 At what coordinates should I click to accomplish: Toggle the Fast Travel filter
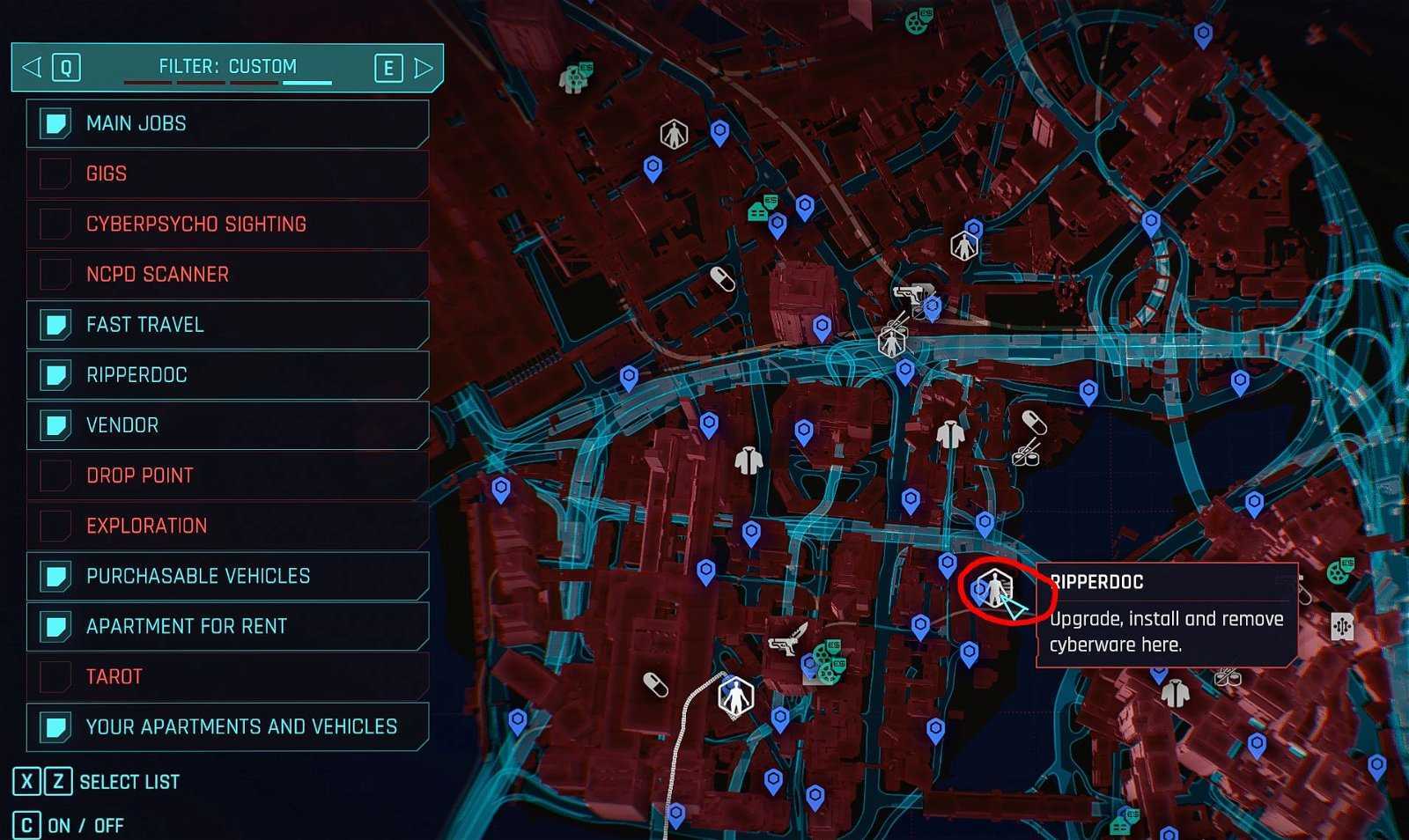[55, 325]
